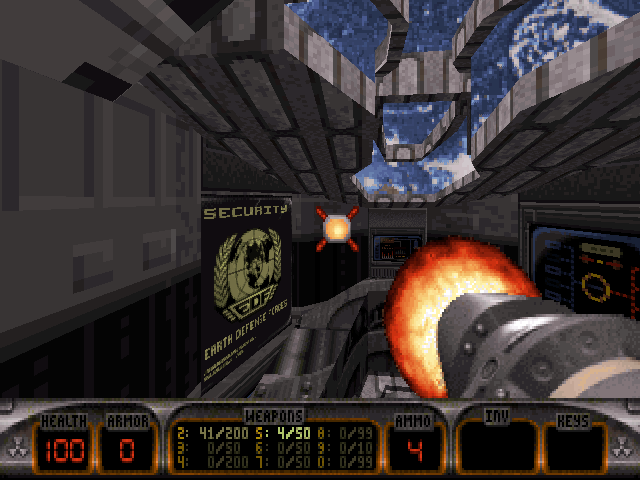Viewport: 640px width, 480px height.
Task: Open the INV inventory panel
Action: click(x=497, y=448)
